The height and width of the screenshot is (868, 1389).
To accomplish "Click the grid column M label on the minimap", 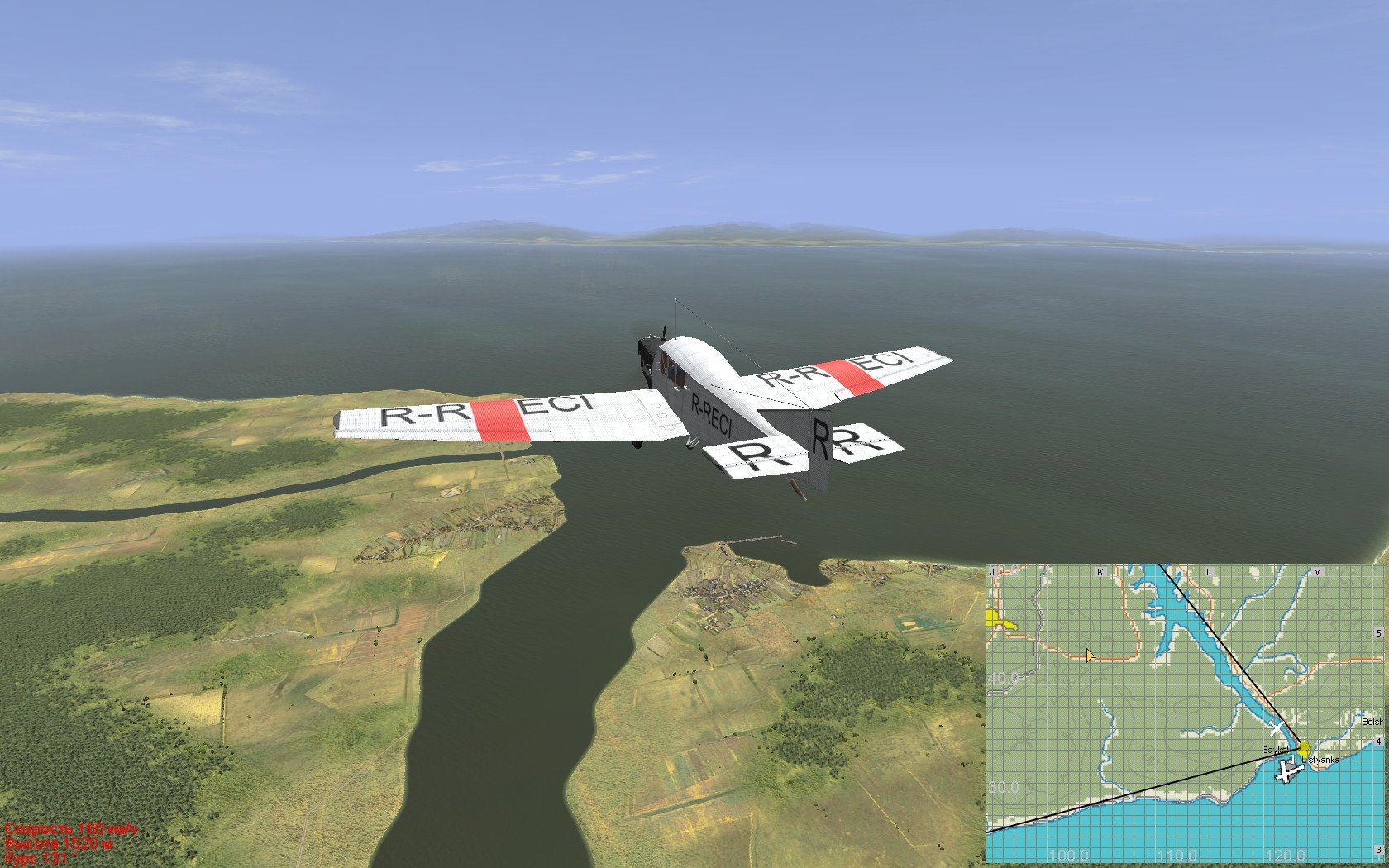I will [x=1317, y=572].
